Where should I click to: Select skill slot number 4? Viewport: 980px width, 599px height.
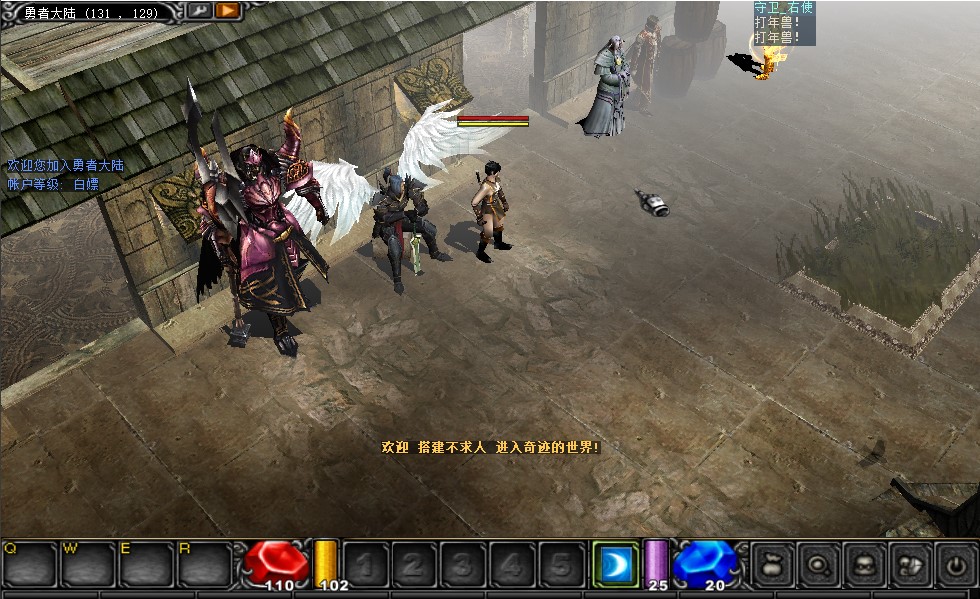tap(512, 565)
